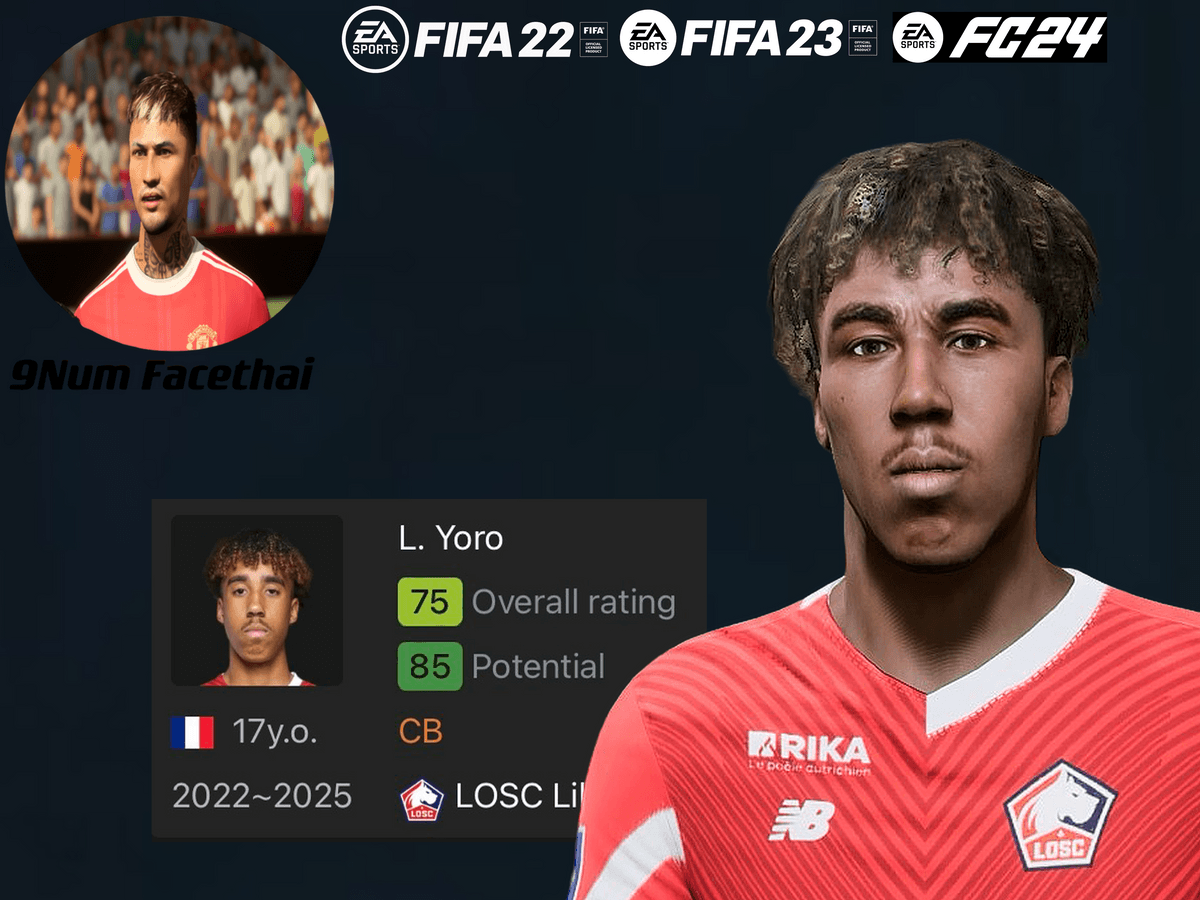The image size is (1200, 900).
Task: Select the CB position label
Action: (x=421, y=732)
